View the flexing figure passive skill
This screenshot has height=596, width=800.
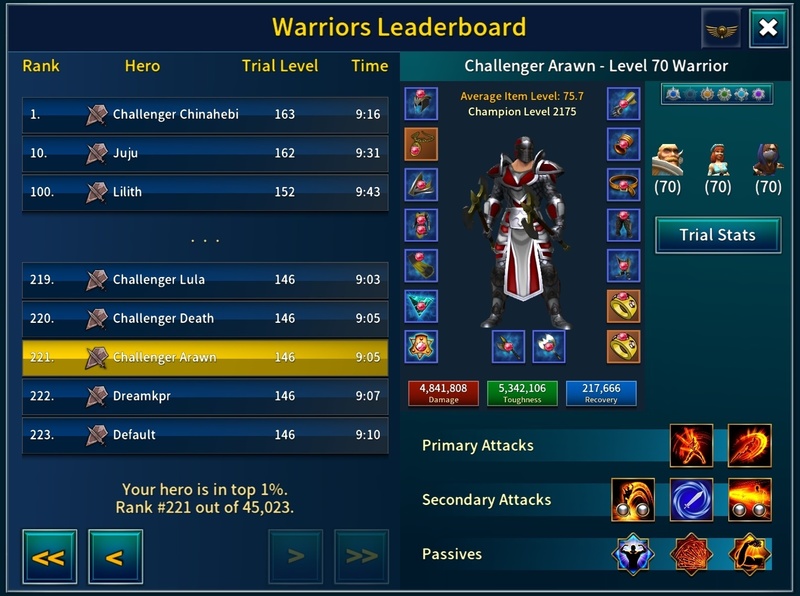coord(635,553)
